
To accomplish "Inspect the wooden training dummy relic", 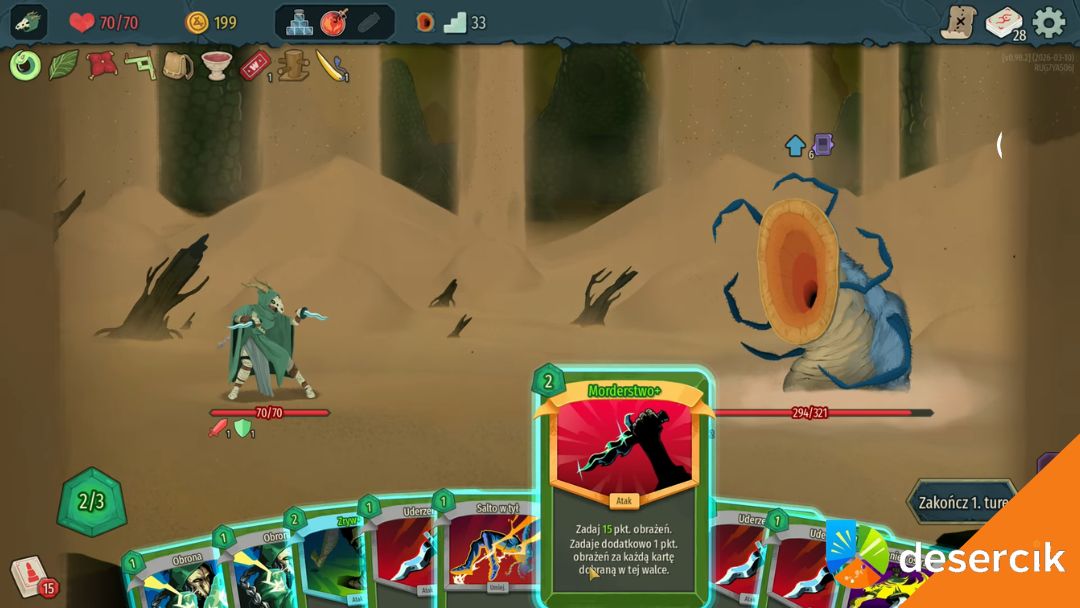I will pos(293,66).
